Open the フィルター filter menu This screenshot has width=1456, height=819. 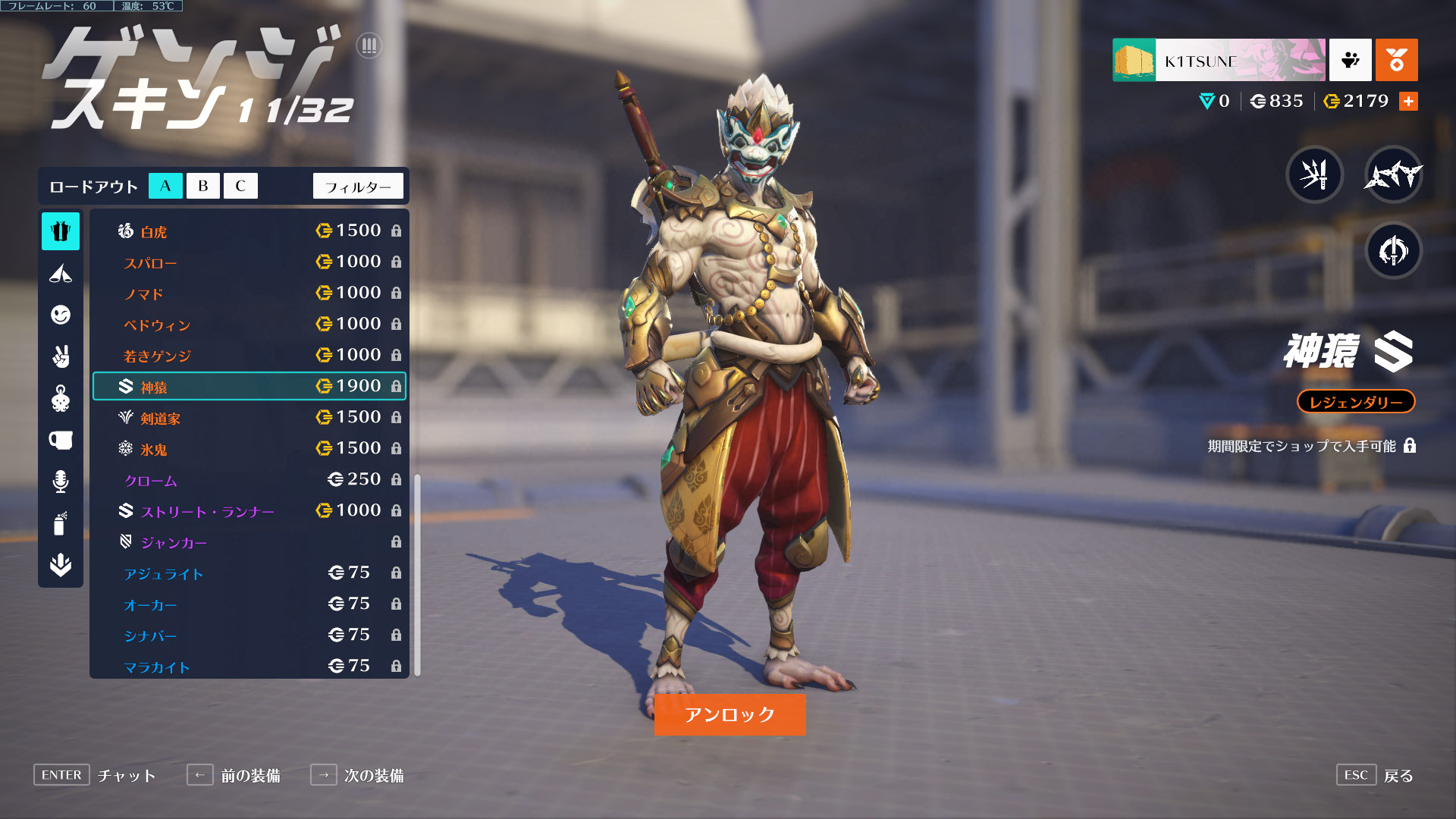pos(358,187)
